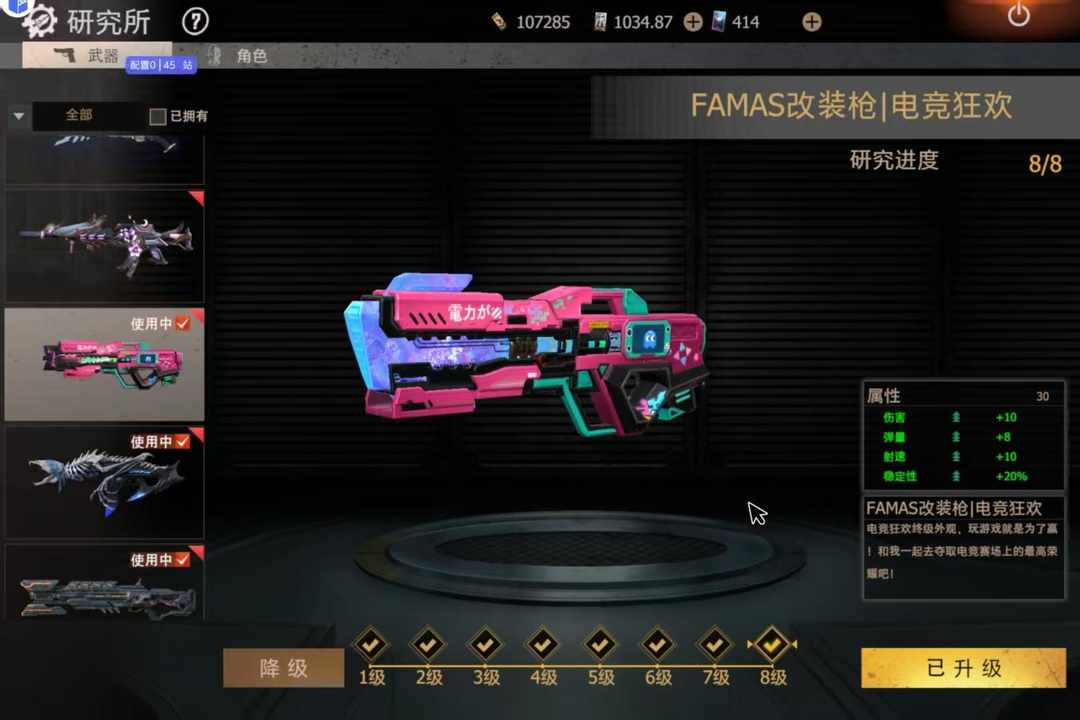Go back using the 研究所 header icon
1080x720 pixels.
point(40,20)
